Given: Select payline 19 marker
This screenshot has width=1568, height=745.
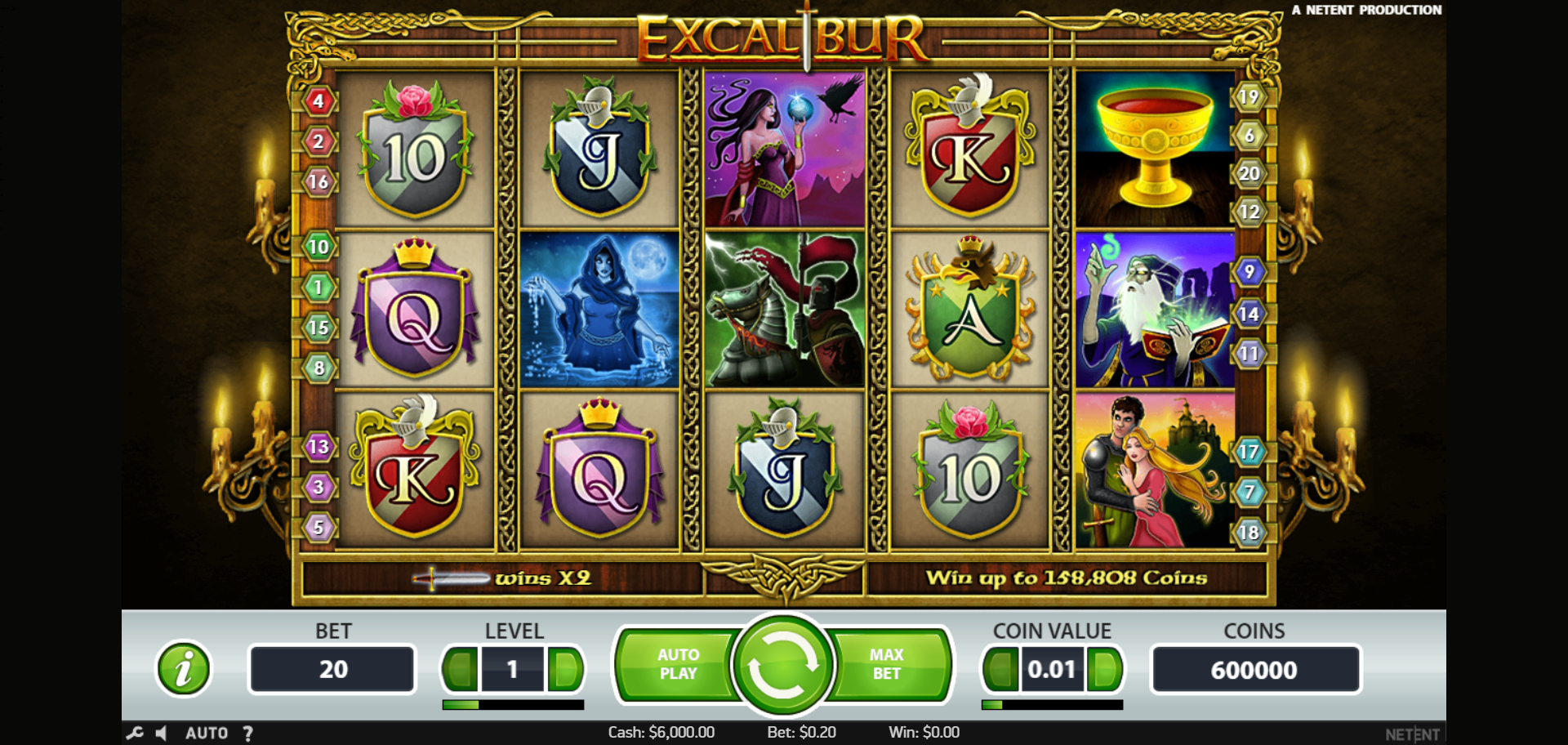Looking at the screenshot, I should [1249, 97].
